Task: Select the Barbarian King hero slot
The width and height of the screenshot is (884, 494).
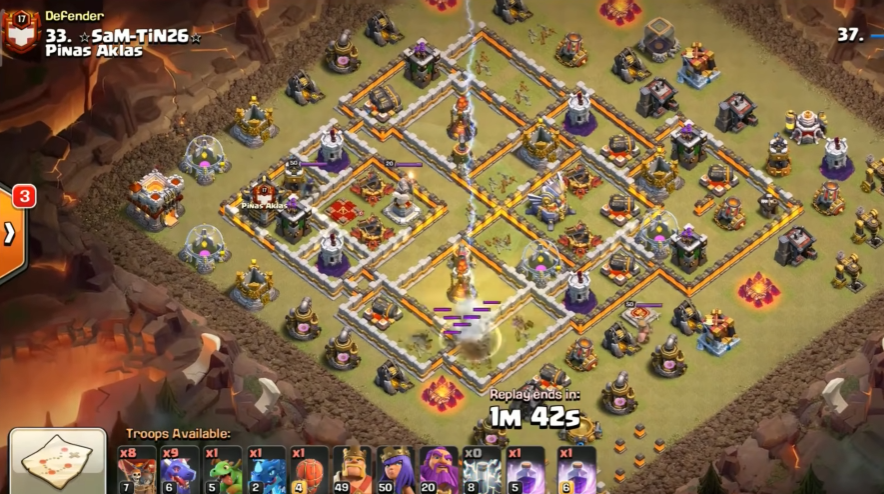Action: 352,470
